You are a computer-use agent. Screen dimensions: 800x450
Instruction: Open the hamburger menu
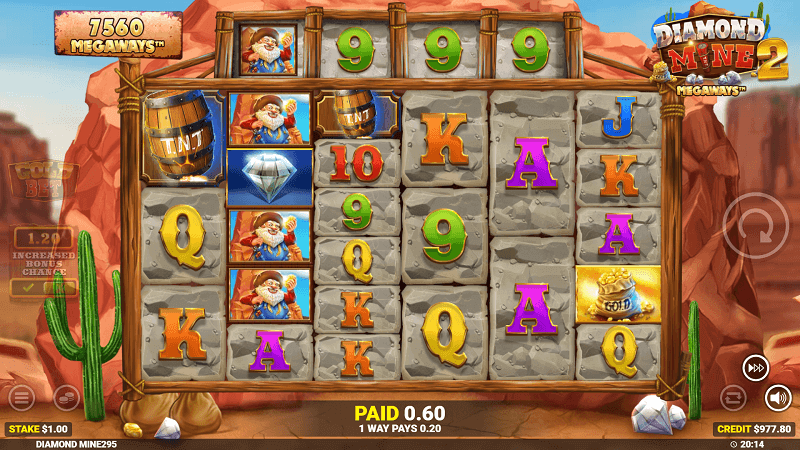pos(21,398)
